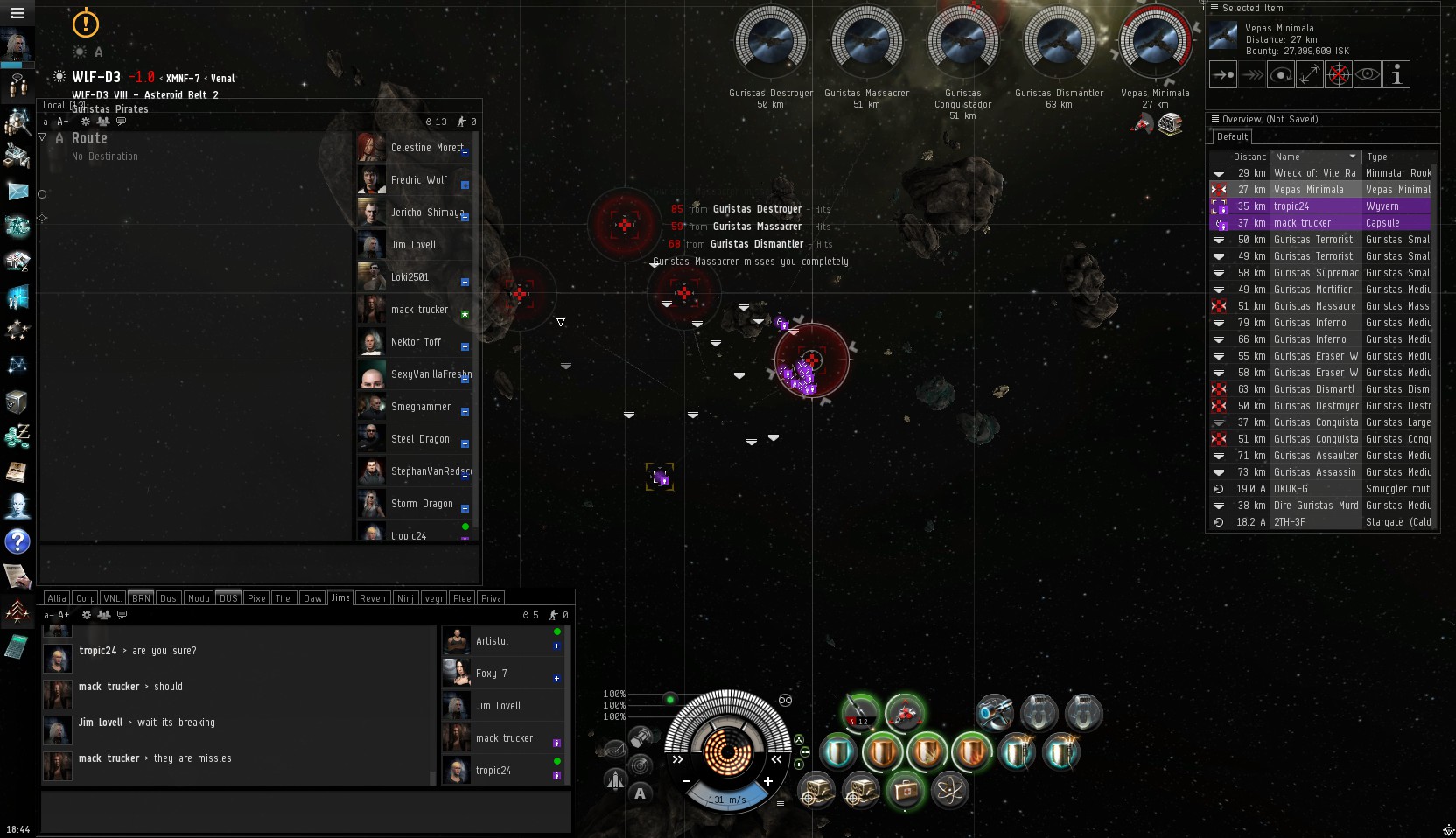Screen dimensions: 1456x838
Task: Select the Guristas Conquistador locked target
Action: pos(962,44)
